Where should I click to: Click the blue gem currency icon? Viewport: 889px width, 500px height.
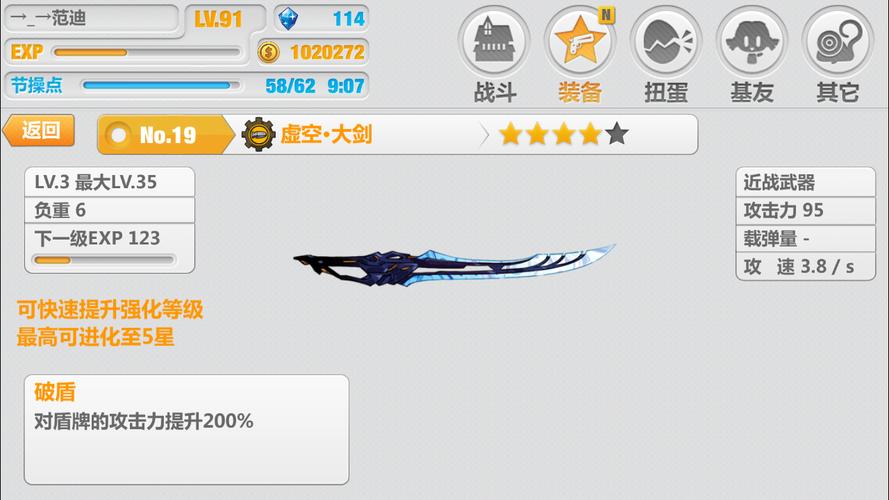(x=292, y=18)
